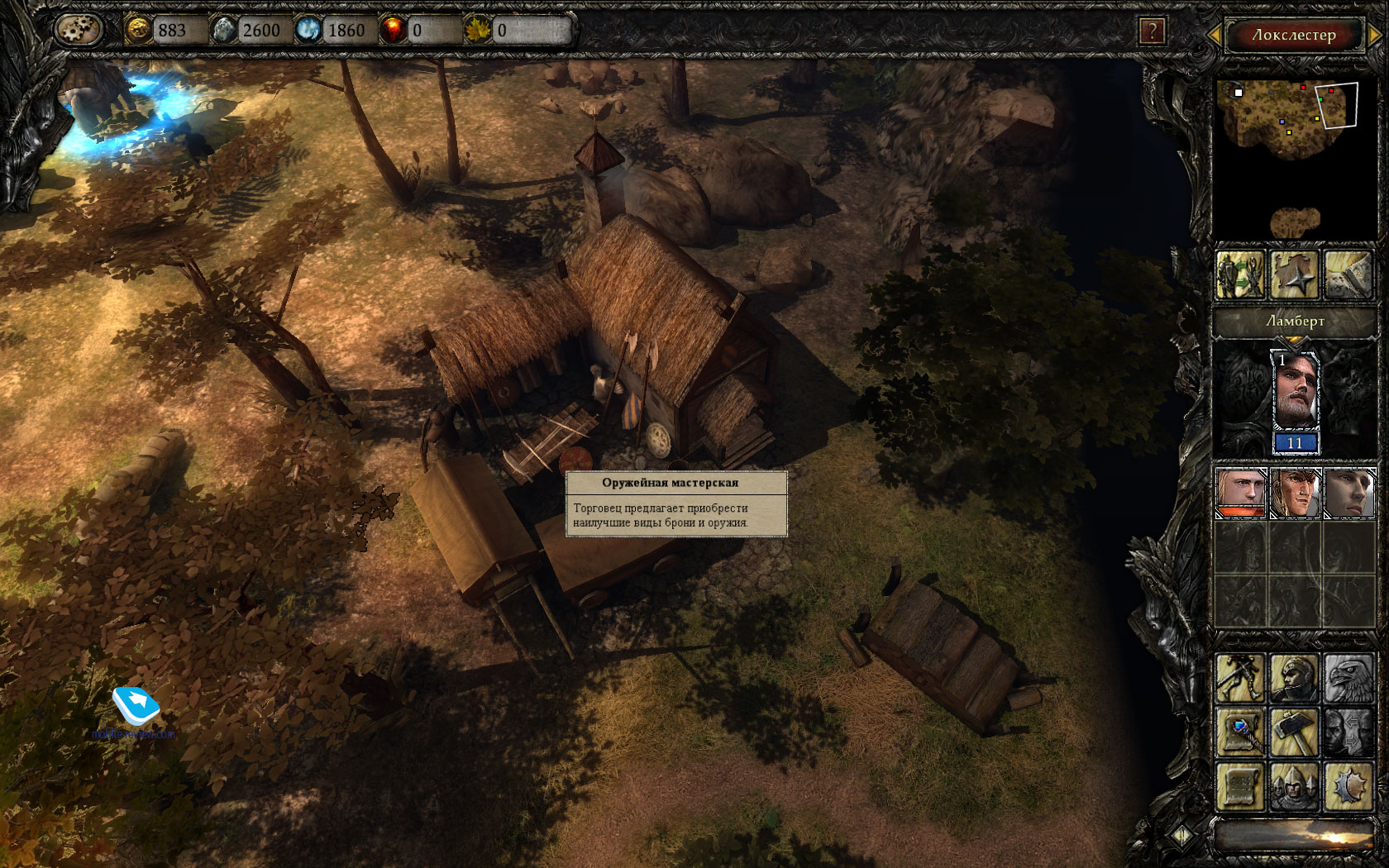1389x868 pixels.
Task: Switch to the next hero with right arrow
Action: pyautogui.click(x=1375, y=35)
